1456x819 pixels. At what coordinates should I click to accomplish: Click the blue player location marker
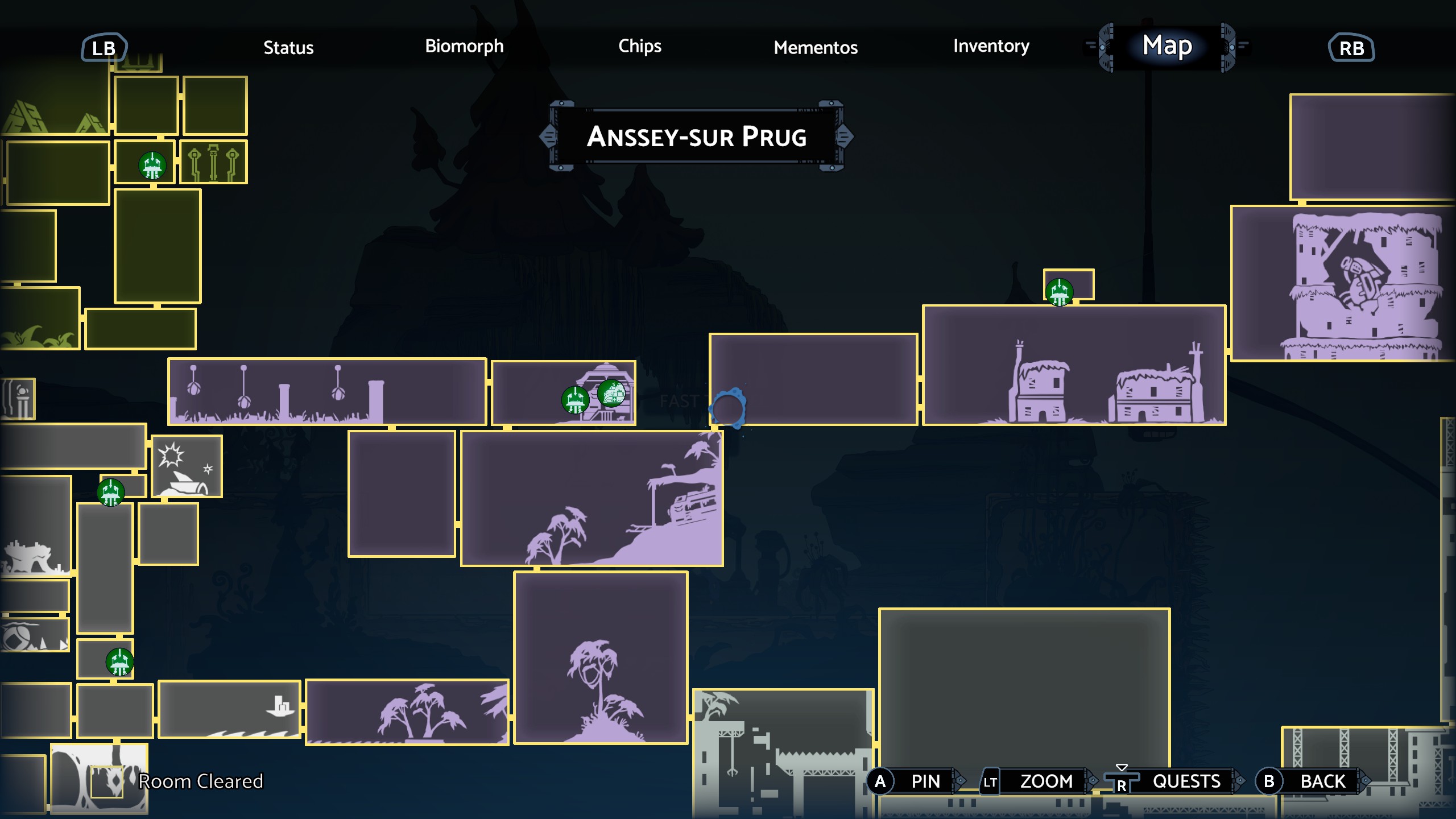pos(728,409)
